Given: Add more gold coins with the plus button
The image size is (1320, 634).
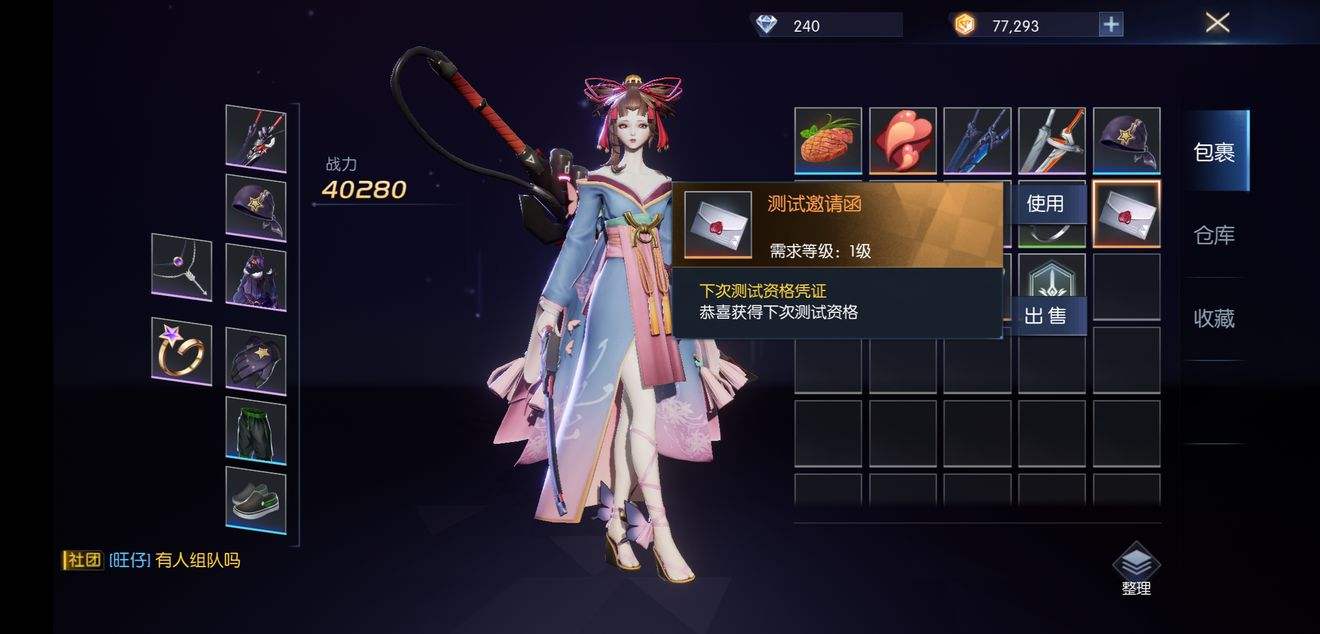Looking at the screenshot, I should point(1110,25).
